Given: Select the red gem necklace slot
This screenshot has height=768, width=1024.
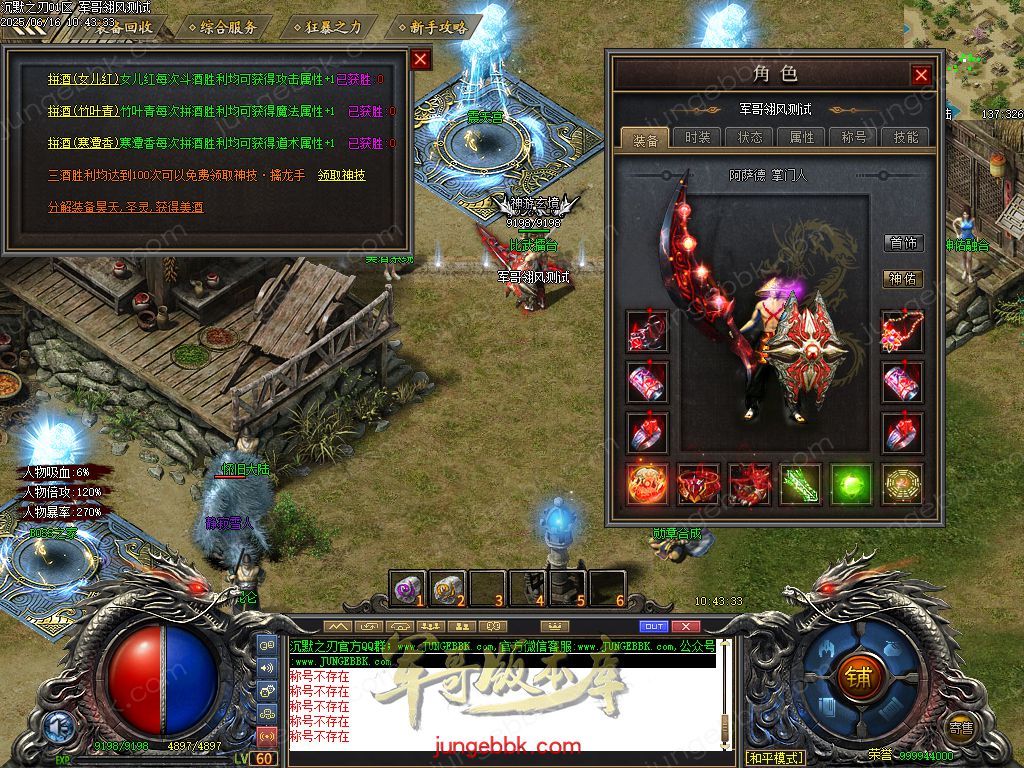Looking at the screenshot, I should pyautogui.click(x=902, y=332).
